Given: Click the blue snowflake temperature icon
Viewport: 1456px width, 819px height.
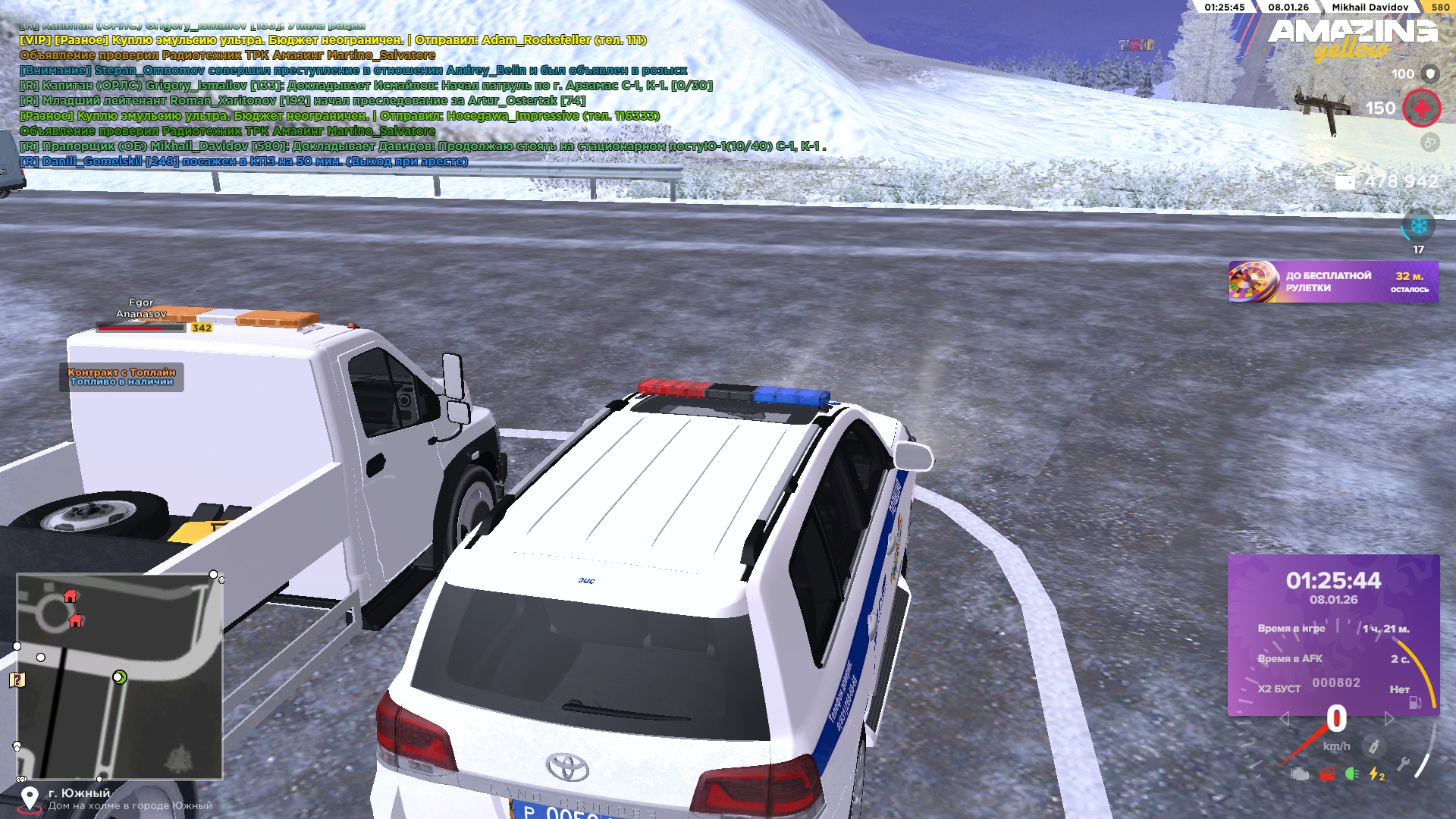Looking at the screenshot, I should (1418, 226).
